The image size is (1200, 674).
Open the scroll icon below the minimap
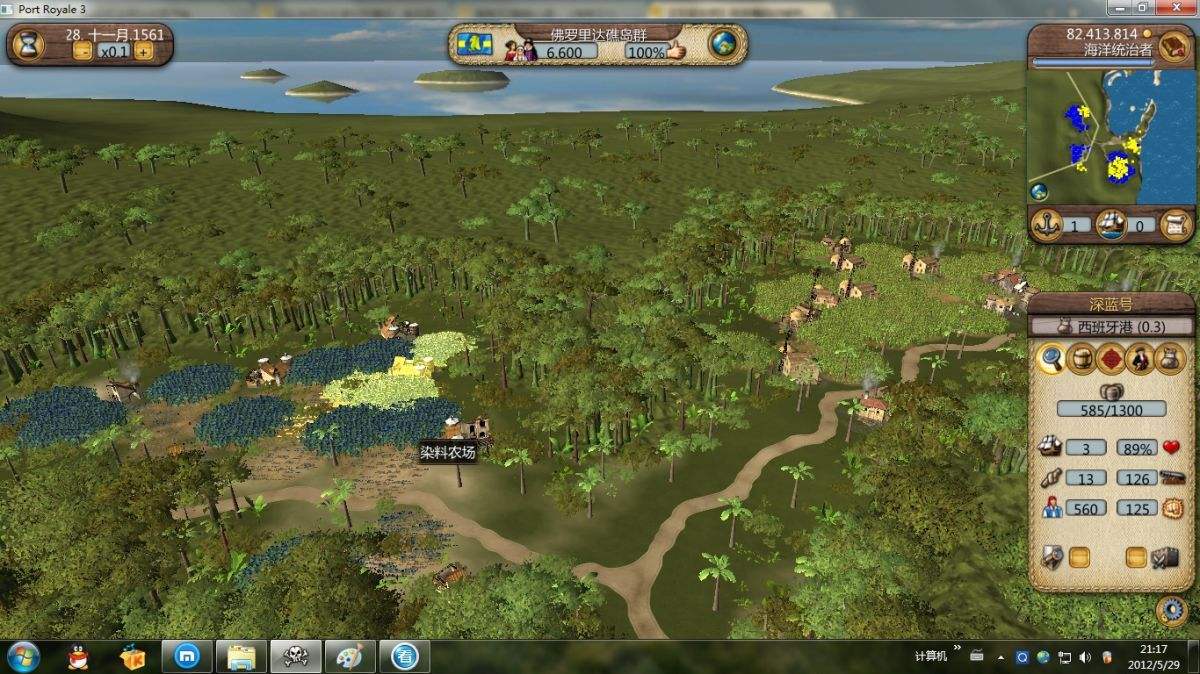[1178, 225]
